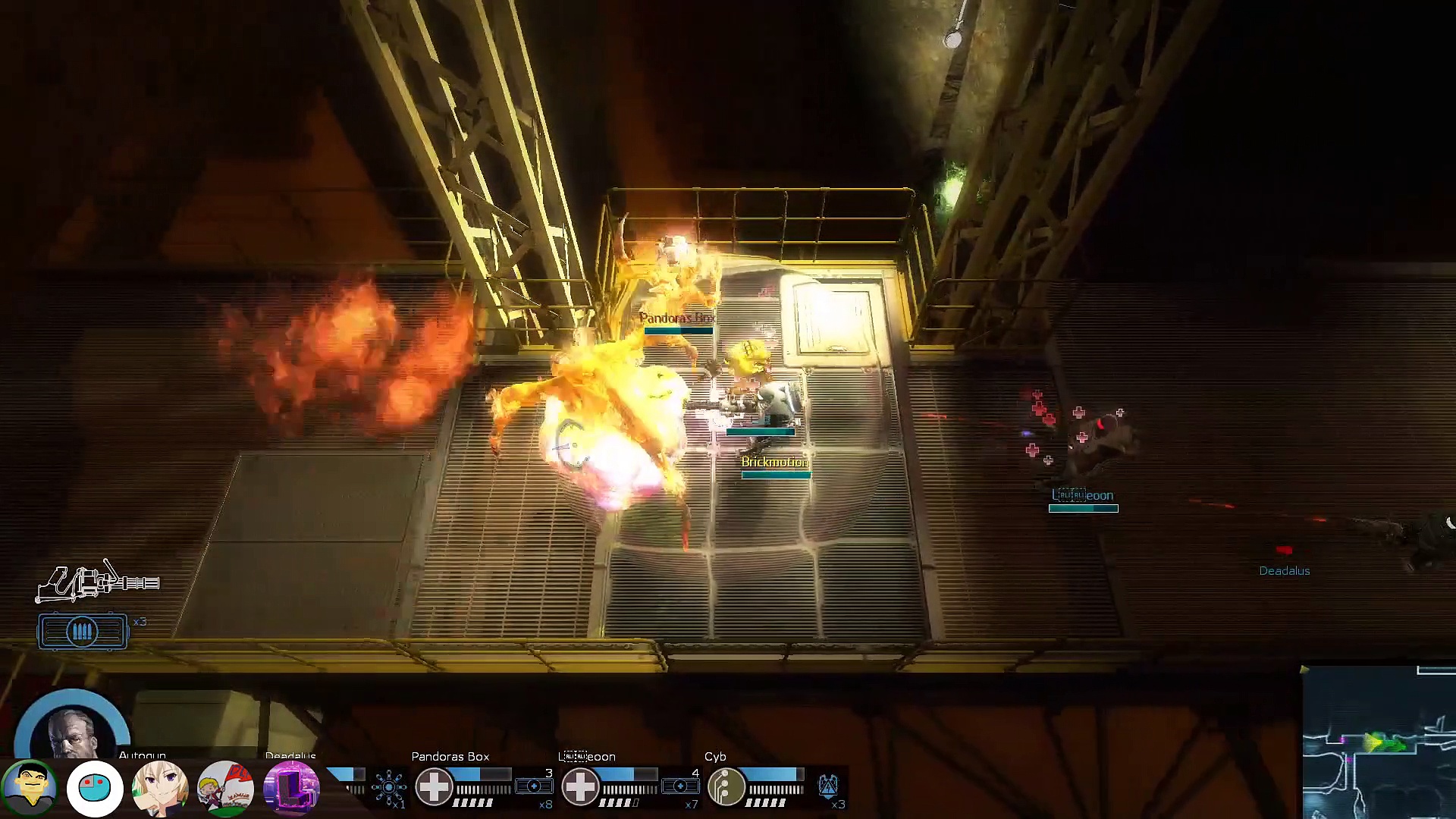Viewport: 1456px width, 819px height.
Task: Open the minimap in the corner
Action: pyautogui.click(x=1379, y=743)
